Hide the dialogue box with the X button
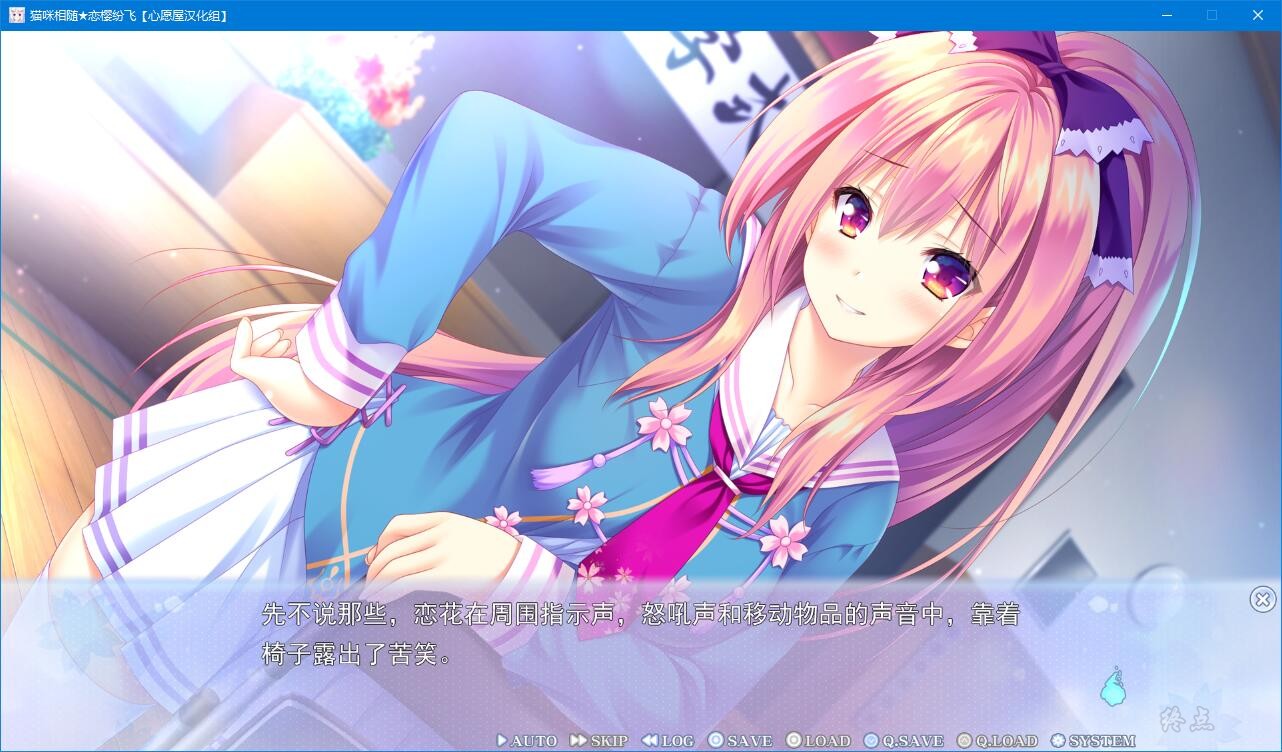The width and height of the screenshot is (1282, 752). coord(1262,599)
